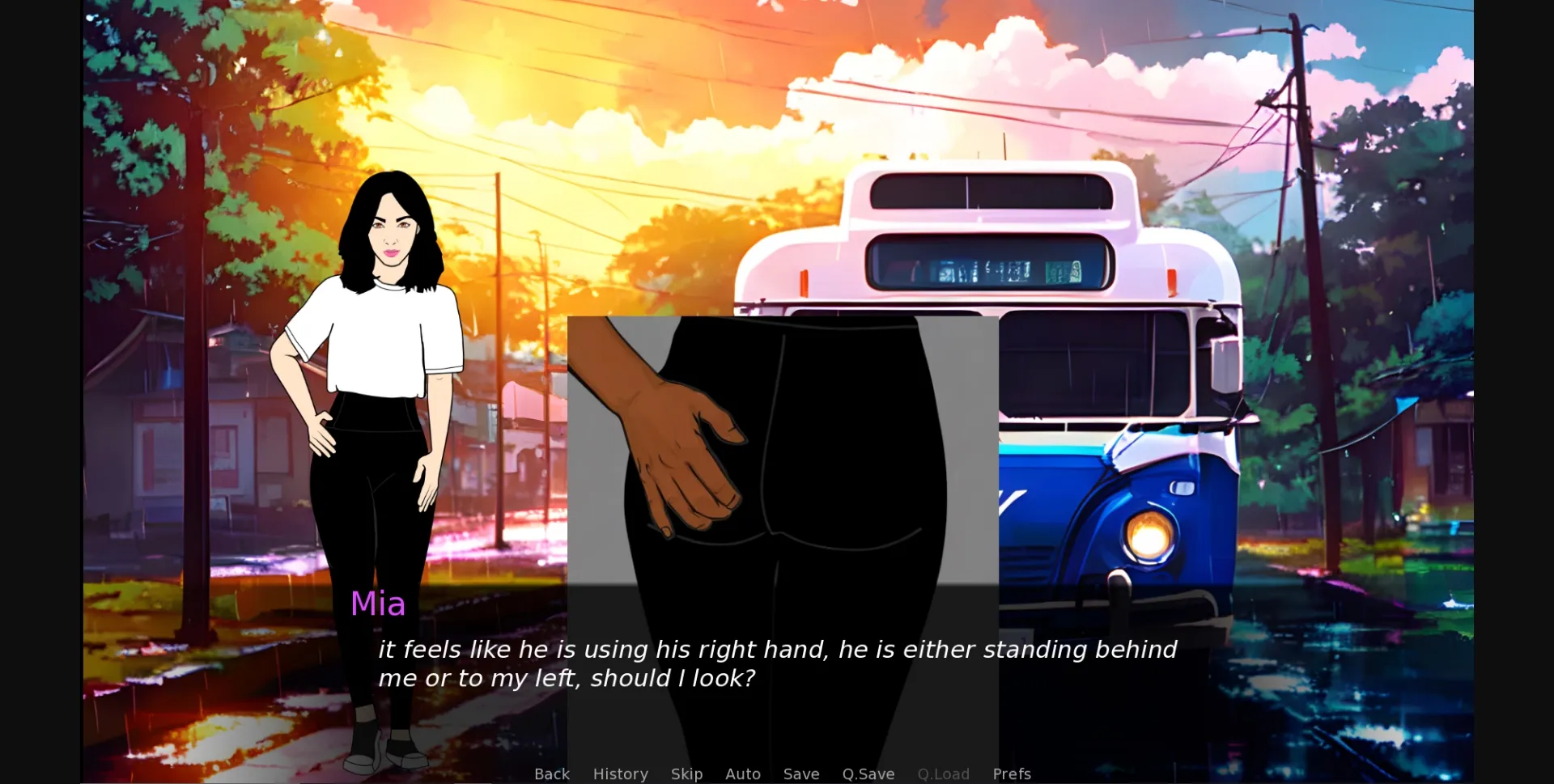The height and width of the screenshot is (784, 1554).
Task: Click the dialogue text to advance the story
Action: coord(777,663)
